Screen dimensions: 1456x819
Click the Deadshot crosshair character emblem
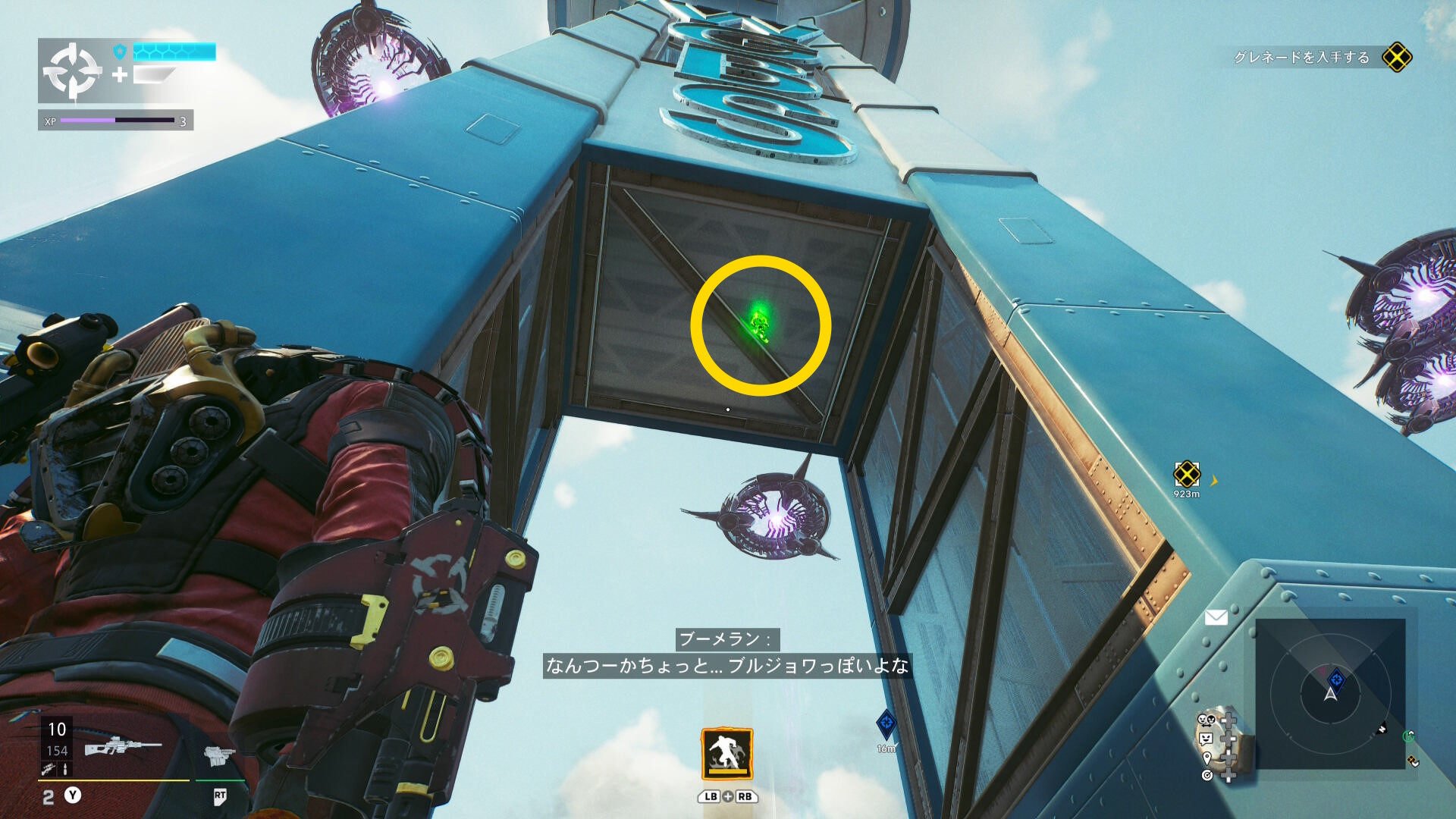(73, 71)
